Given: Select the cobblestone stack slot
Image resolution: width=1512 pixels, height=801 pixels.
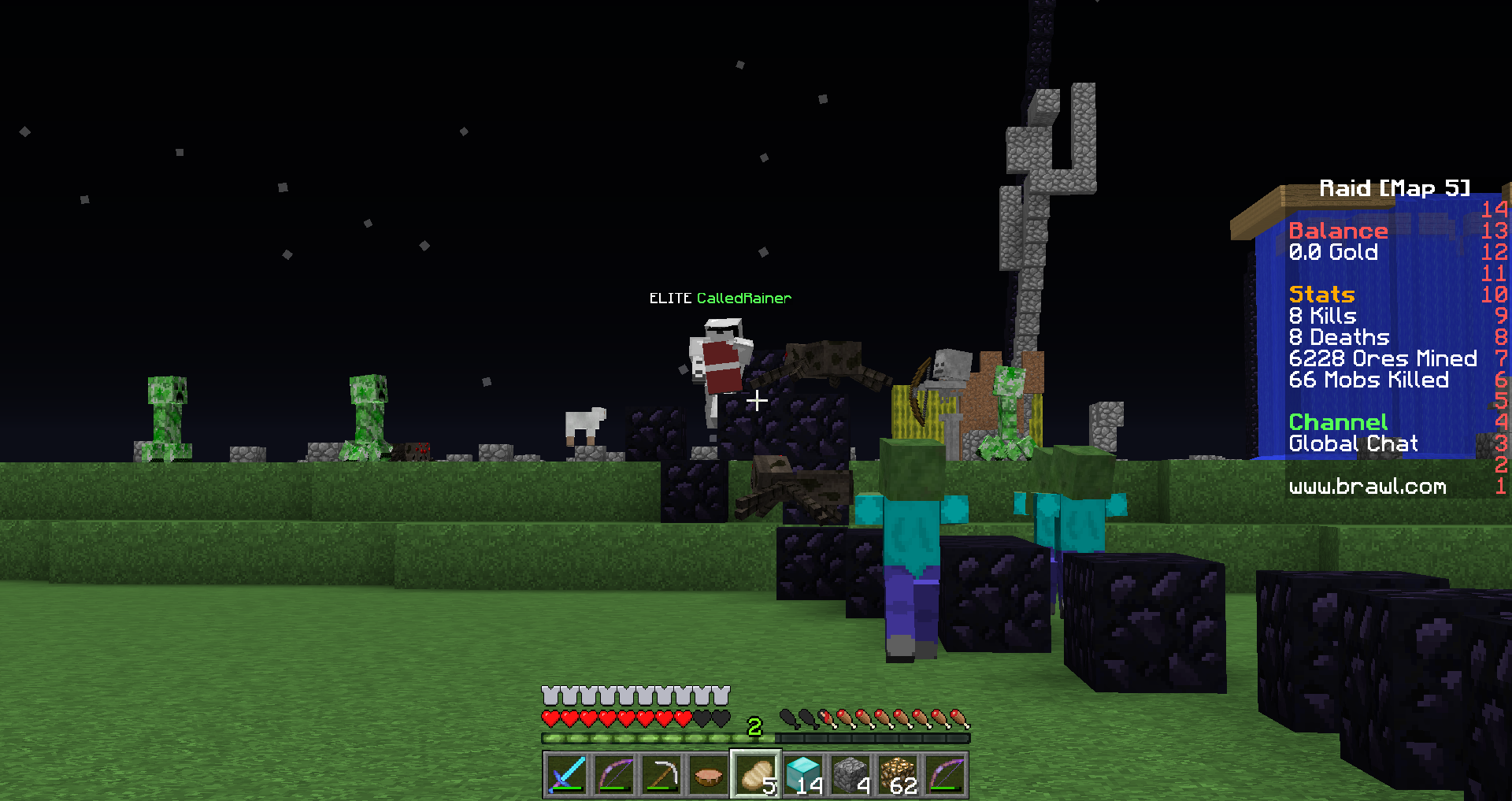Looking at the screenshot, I should click(850, 775).
